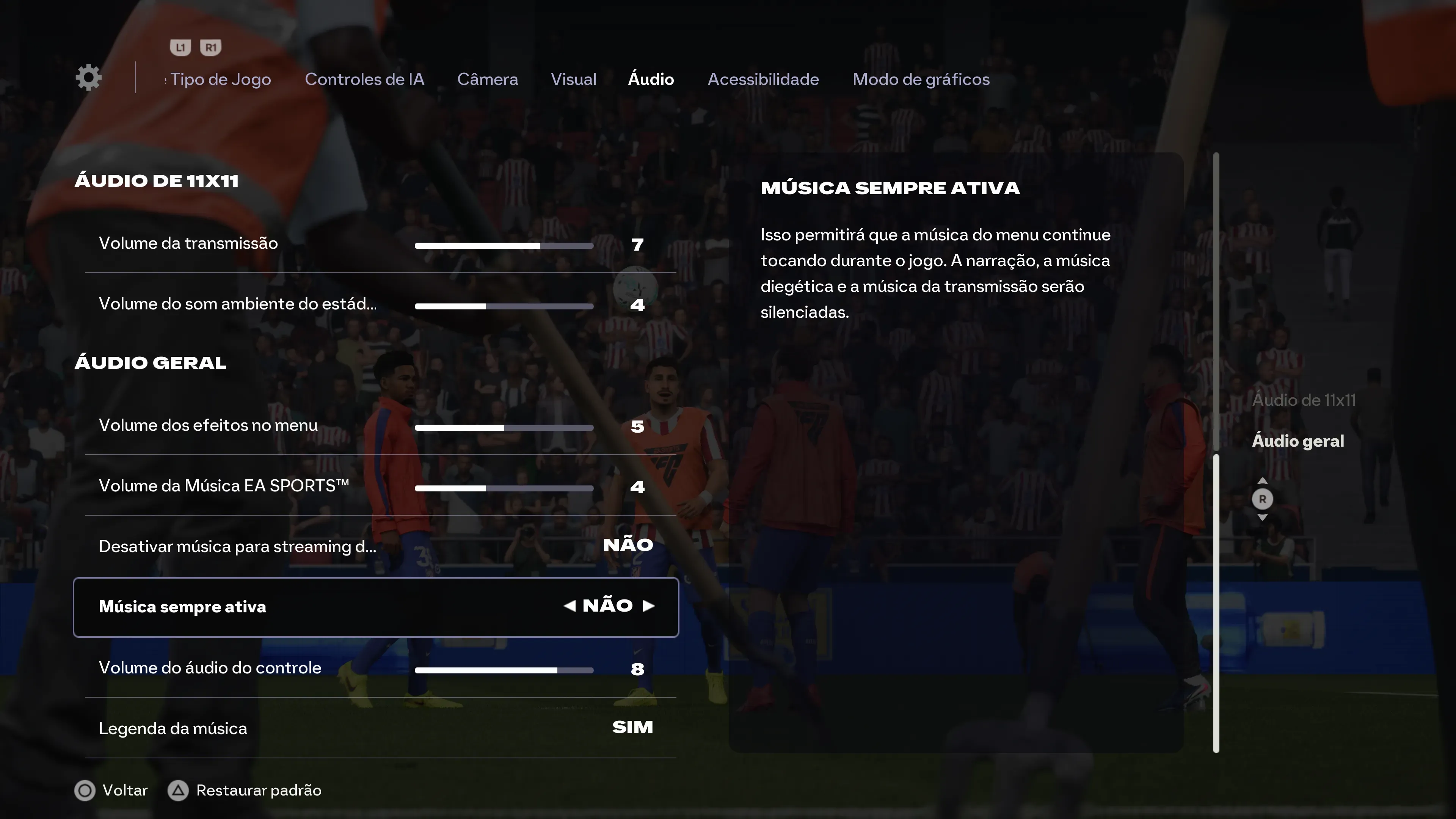This screenshot has height=819, width=1456.
Task: Click Voltar to go back
Action: click(124, 791)
